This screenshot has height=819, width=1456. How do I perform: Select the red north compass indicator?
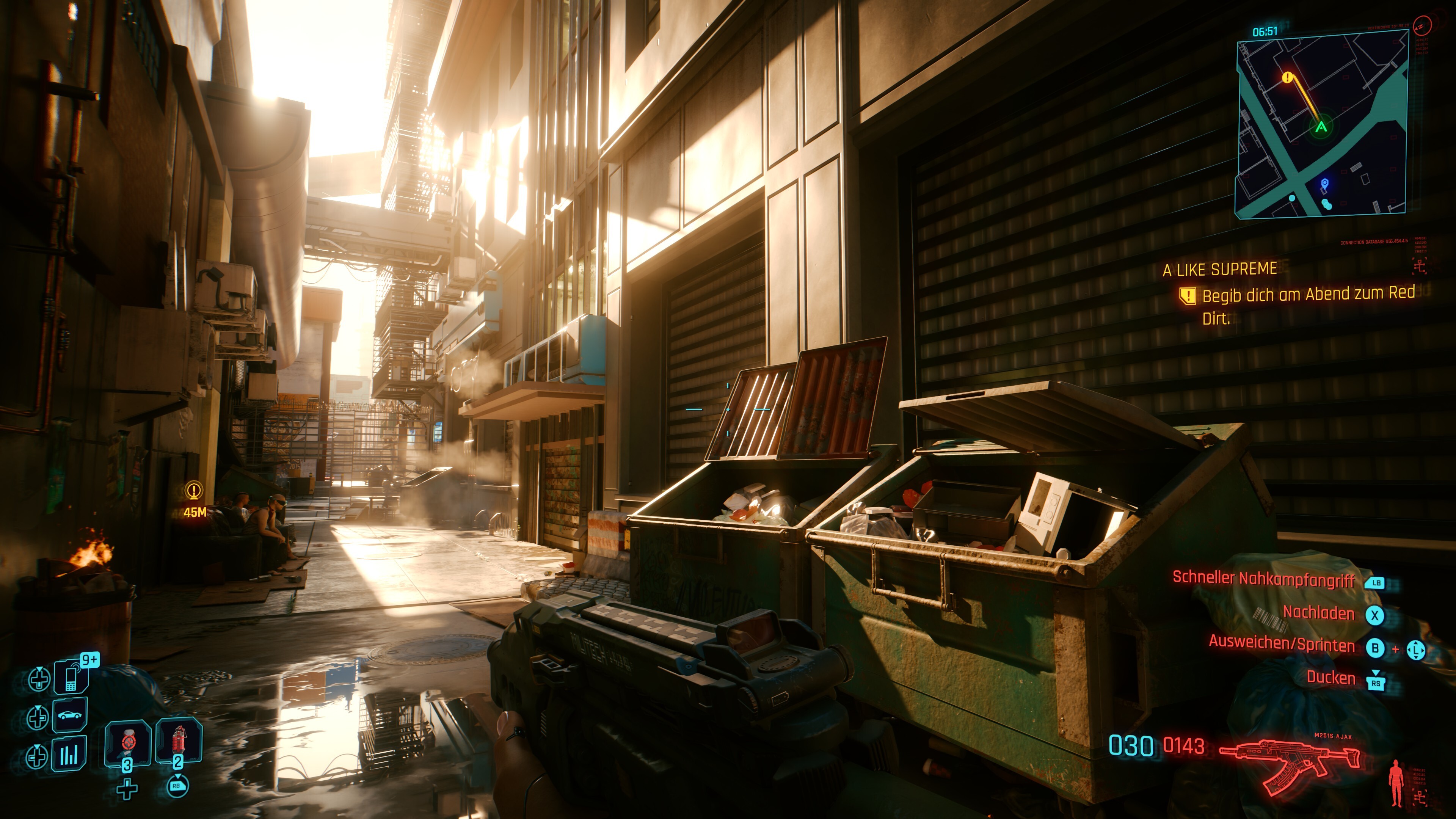(1421, 25)
